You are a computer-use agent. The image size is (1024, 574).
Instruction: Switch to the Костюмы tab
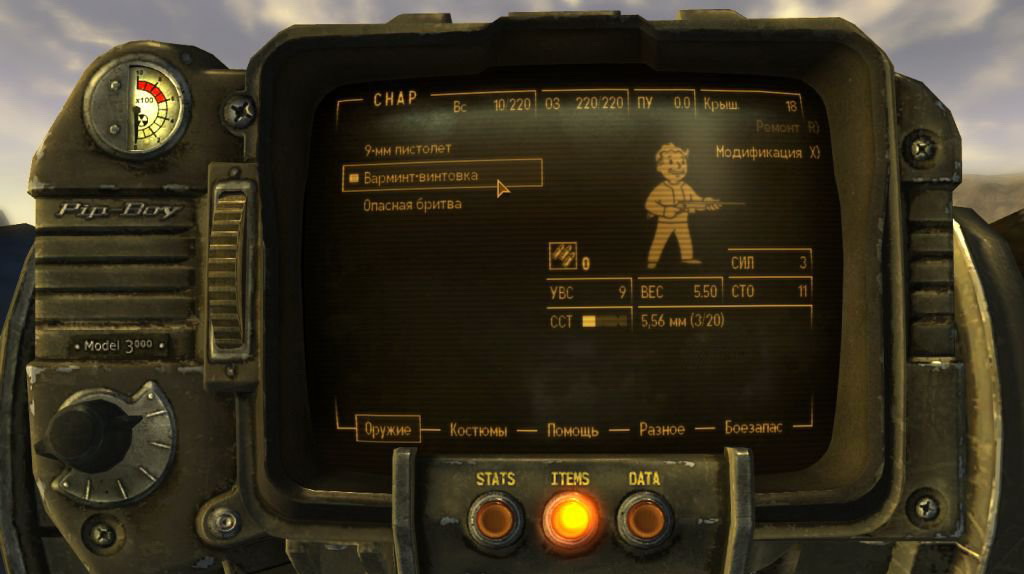pyautogui.click(x=478, y=430)
